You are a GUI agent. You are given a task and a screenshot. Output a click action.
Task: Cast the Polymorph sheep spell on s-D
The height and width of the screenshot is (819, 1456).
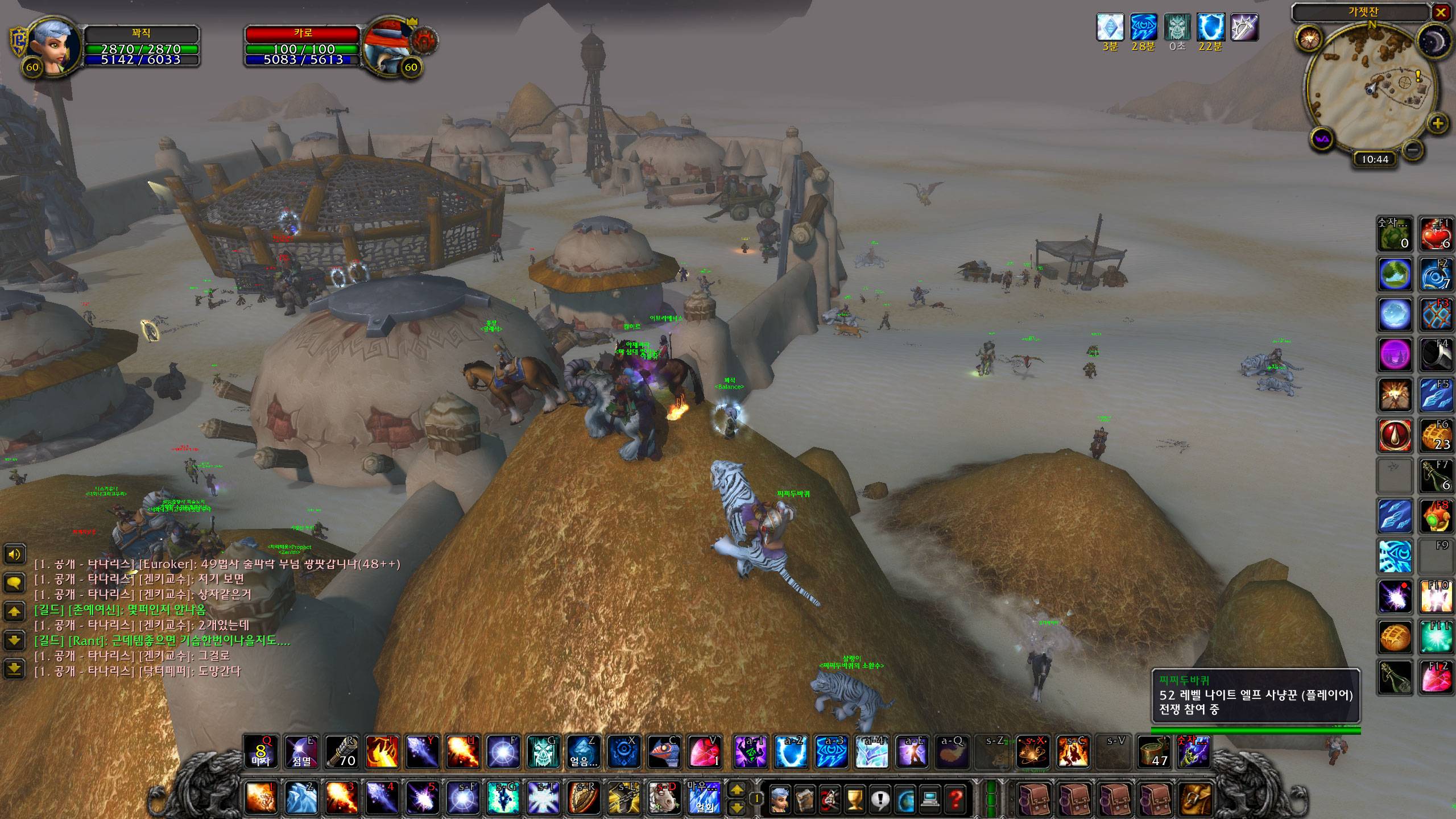(663, 797)
